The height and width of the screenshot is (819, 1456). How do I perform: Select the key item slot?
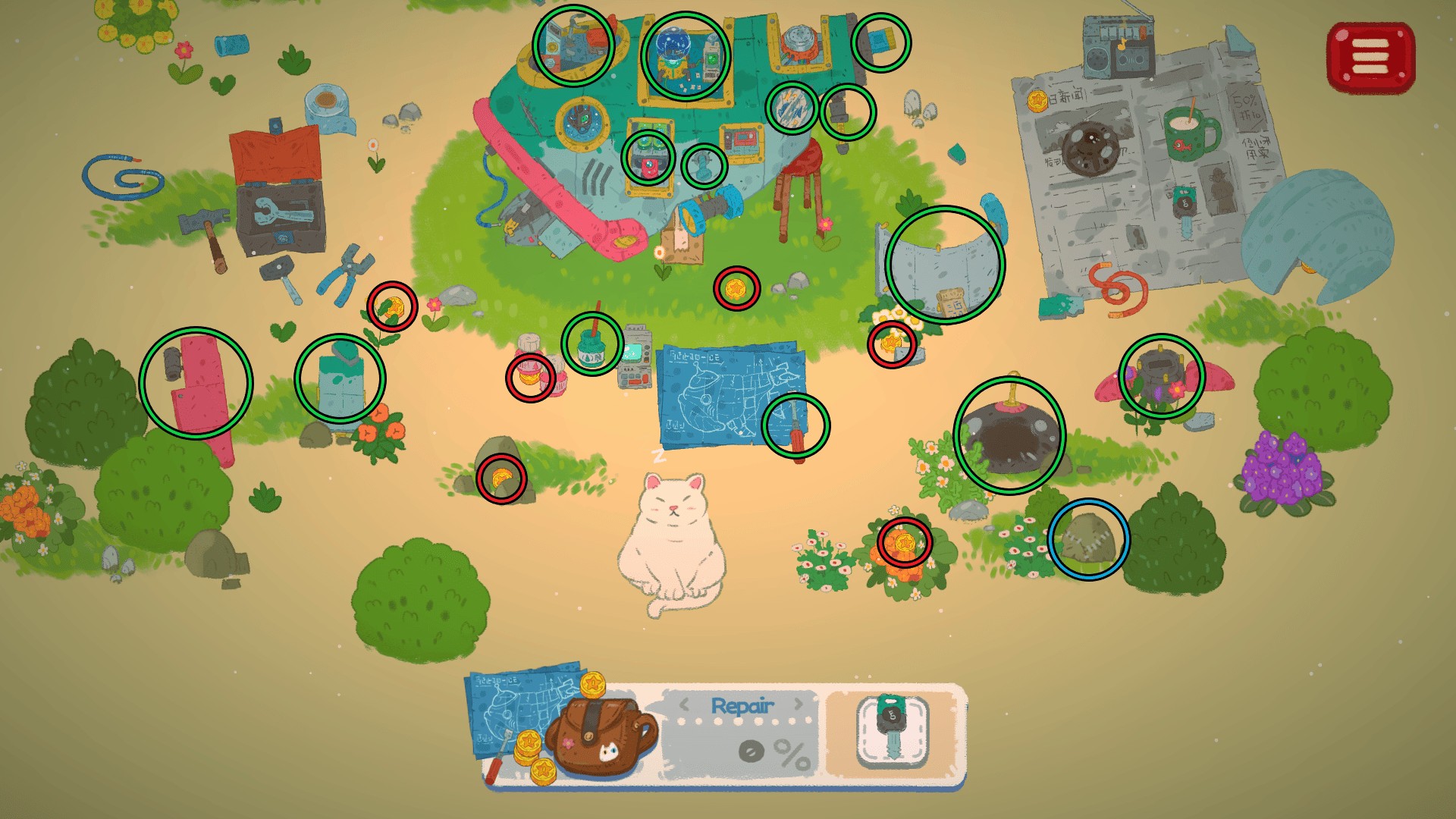tap(893, 731)
